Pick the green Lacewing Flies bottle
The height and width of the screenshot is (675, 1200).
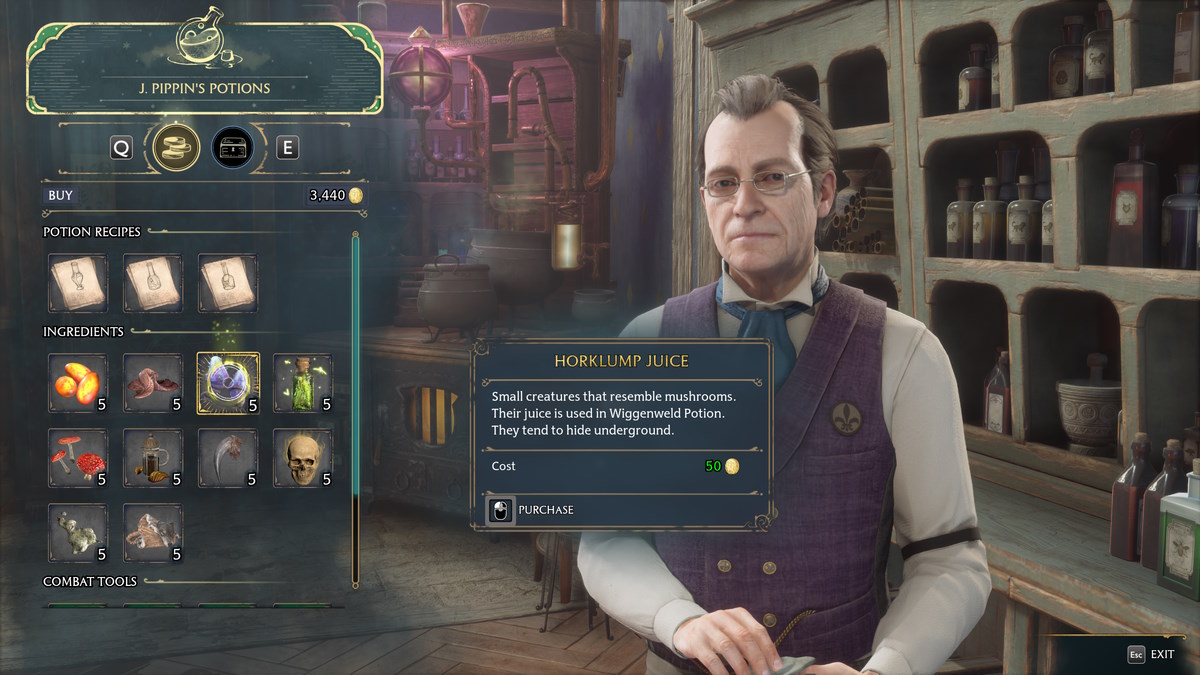click(x=303, y=382)
